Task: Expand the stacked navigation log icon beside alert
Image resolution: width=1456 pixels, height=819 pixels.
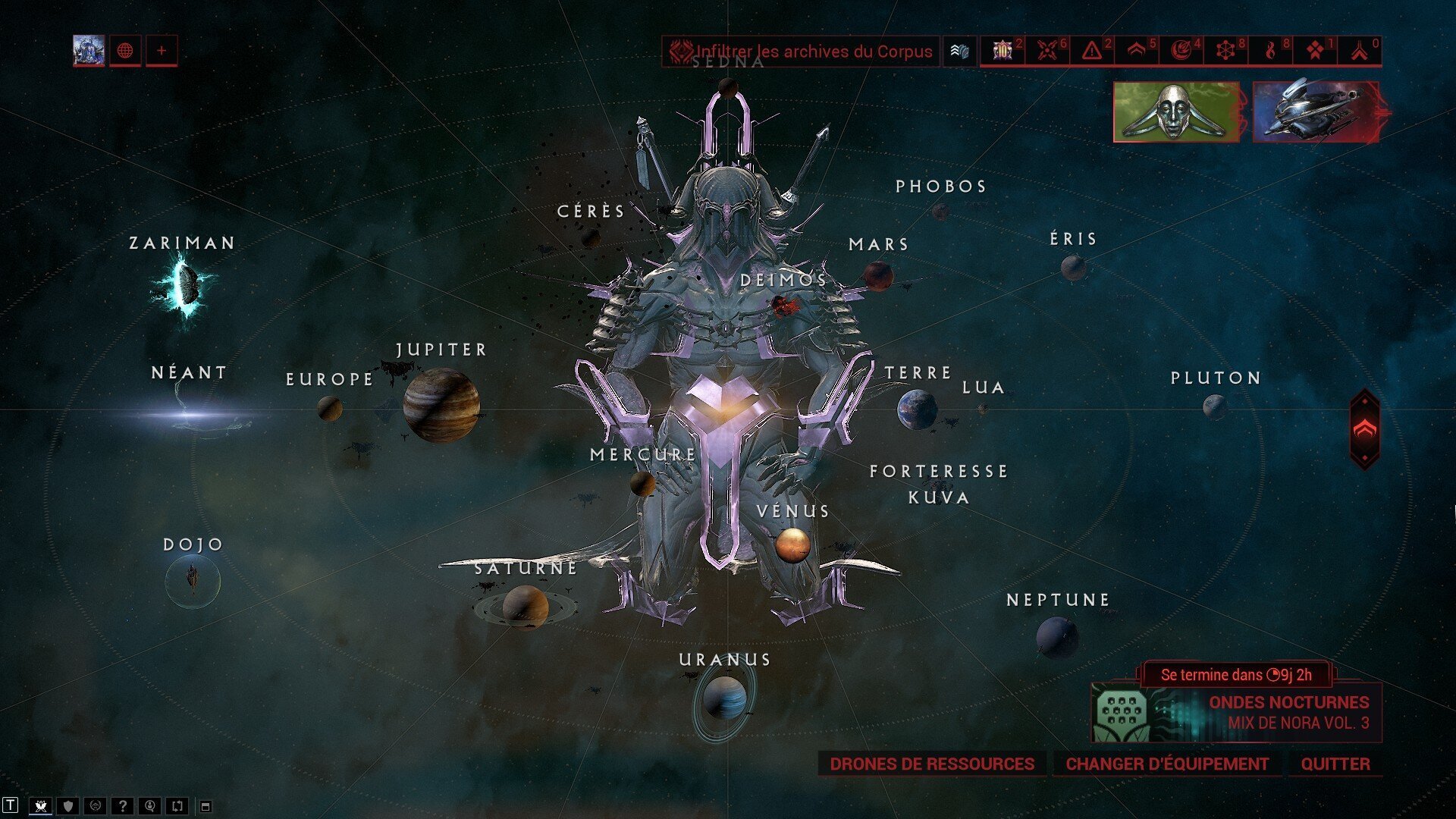Action: pos(959,52)
